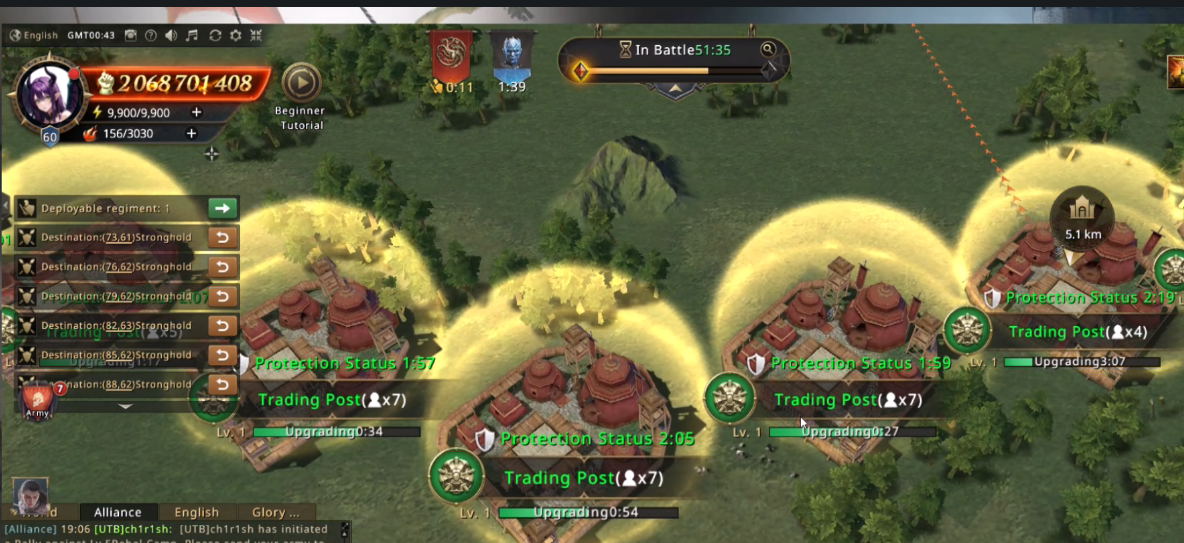Open help via the question mark icon
The image size is (1184, 543).
click(x=151, y=35)
